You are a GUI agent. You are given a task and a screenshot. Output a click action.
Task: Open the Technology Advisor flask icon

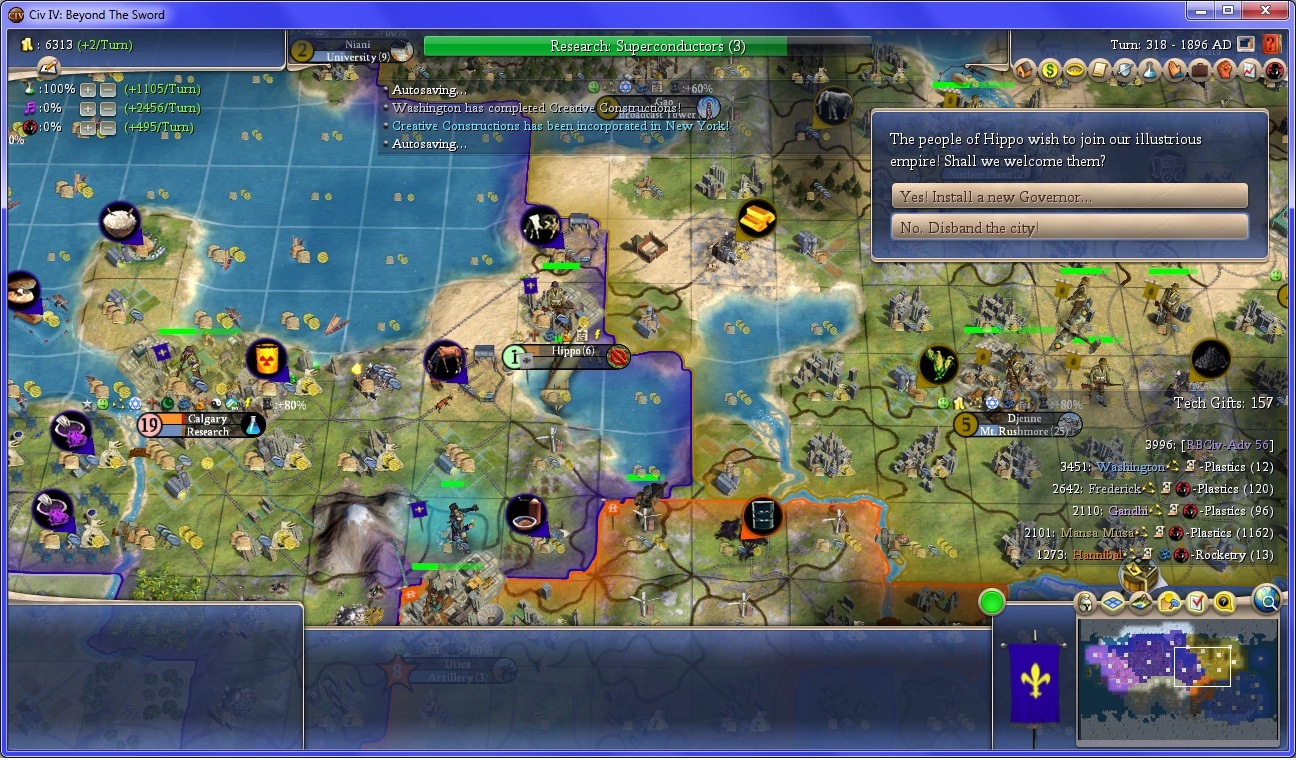coord(1149,70)
